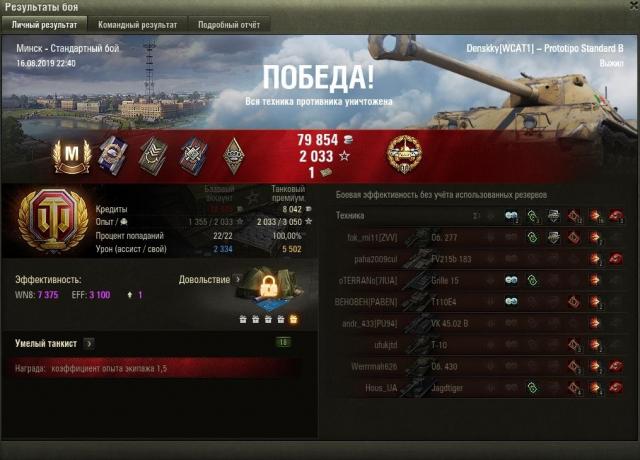Screen dimensions: 640x460
Task: Select the T110E4 enemy row
Action: click(x=480, y=300)
